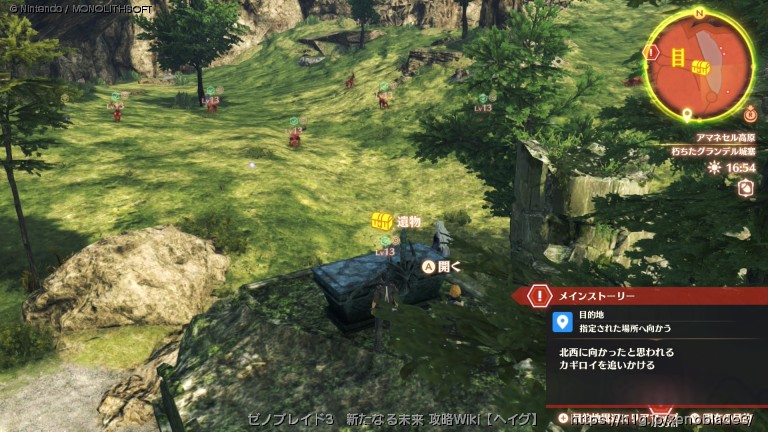Image resolution: width=768 pixels, height=432 pixels.
Task: Click the orange medal icon beside the minimap
Action: (750, 115)
